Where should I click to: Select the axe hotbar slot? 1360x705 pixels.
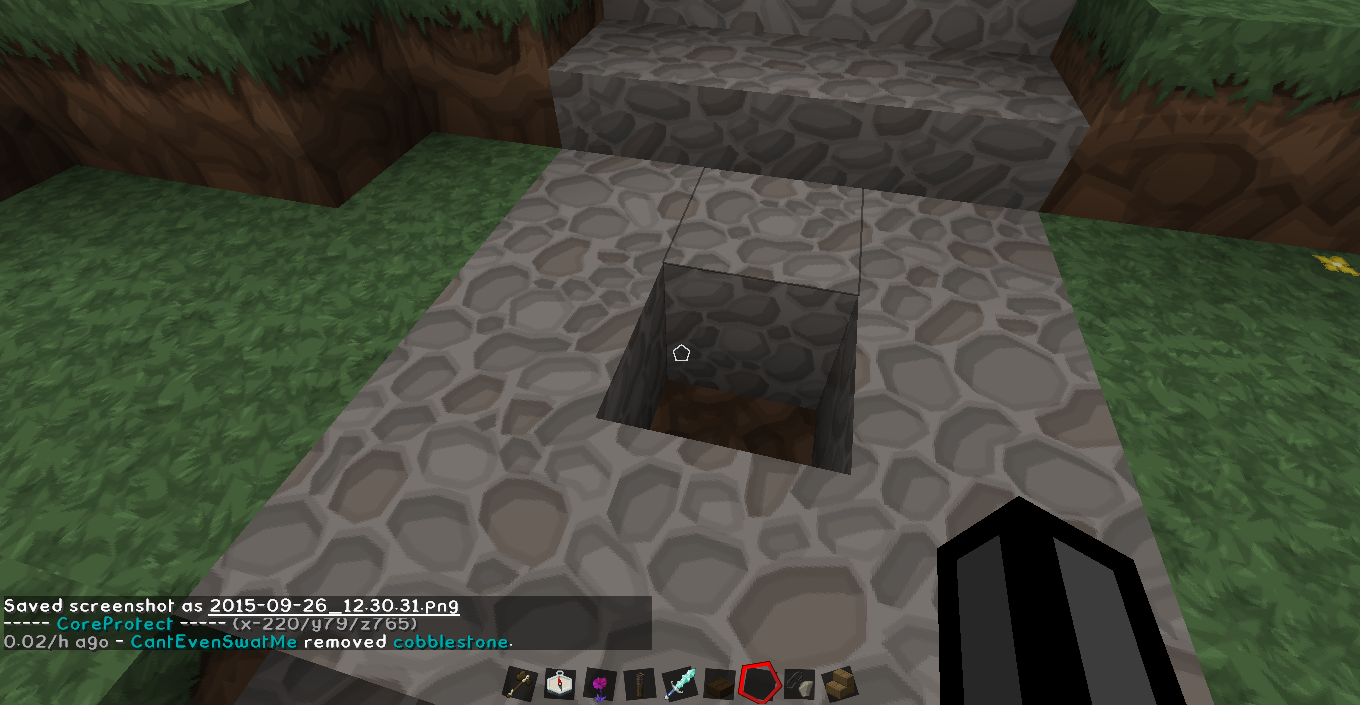coord(520,684)
